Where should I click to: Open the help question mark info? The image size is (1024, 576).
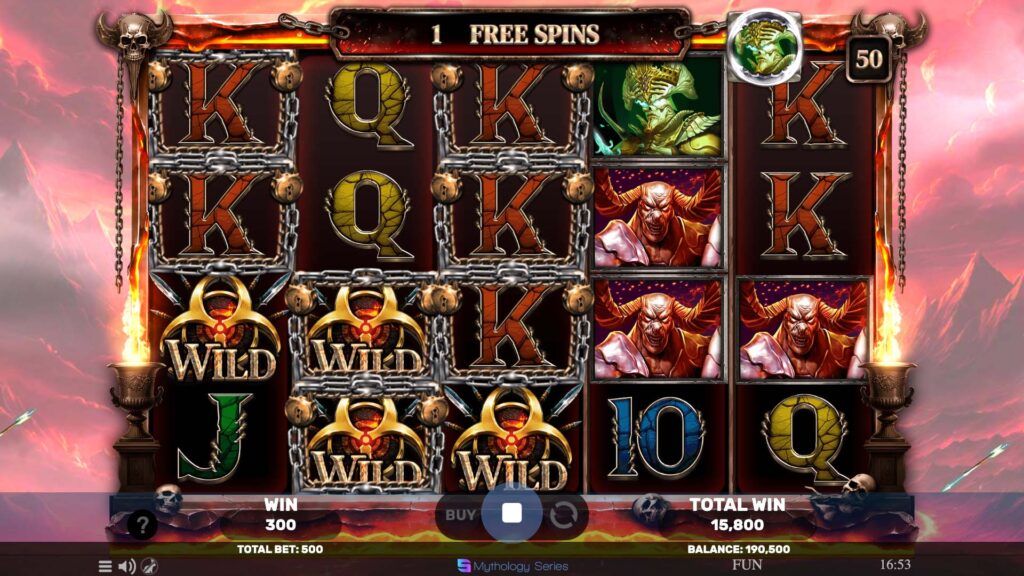pyautogui.click(x=144, y=524)
